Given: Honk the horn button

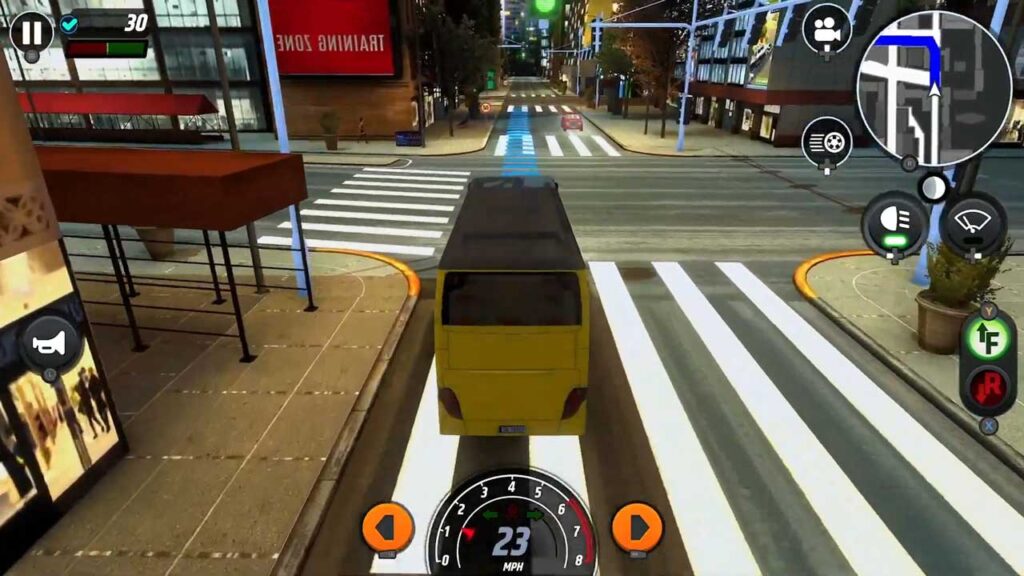Looking at the screenshot, I should tap(50, 344).
